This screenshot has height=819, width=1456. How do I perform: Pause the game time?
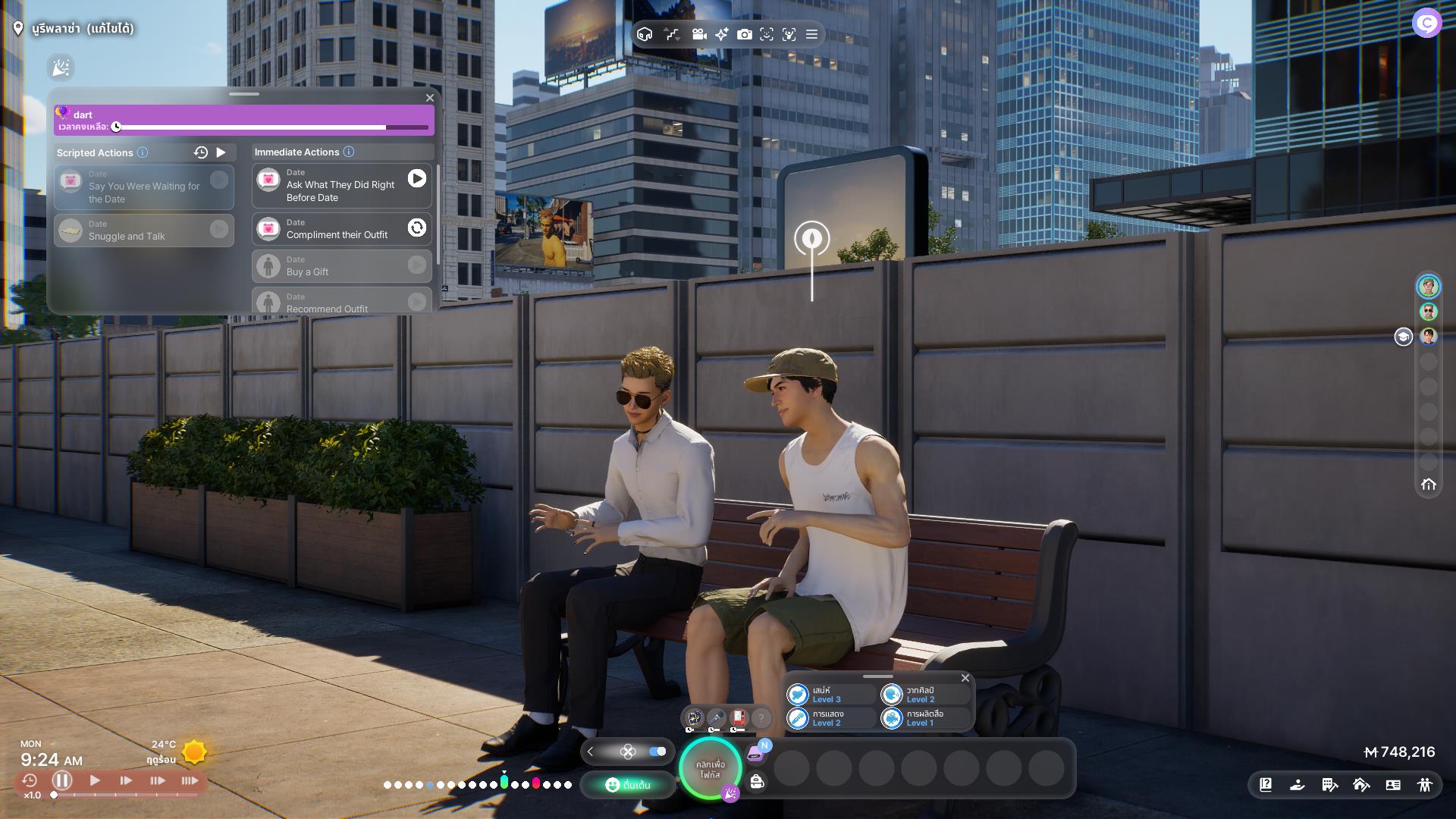pos(62,780)
